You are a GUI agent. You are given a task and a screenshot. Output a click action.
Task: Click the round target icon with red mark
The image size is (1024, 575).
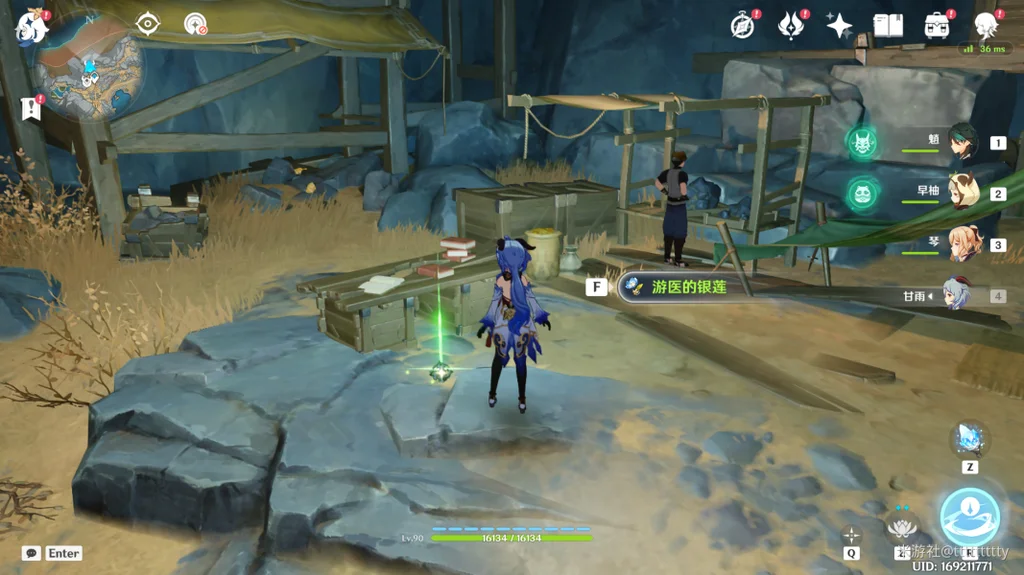click(x=196, y=24)
